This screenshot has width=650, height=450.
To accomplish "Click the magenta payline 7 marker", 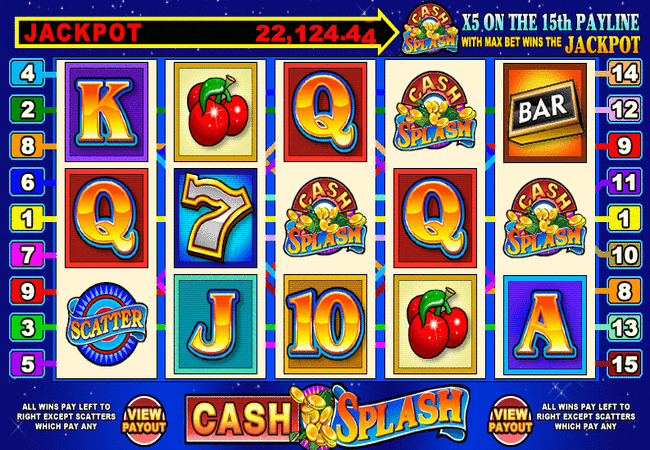I will 25,253.
